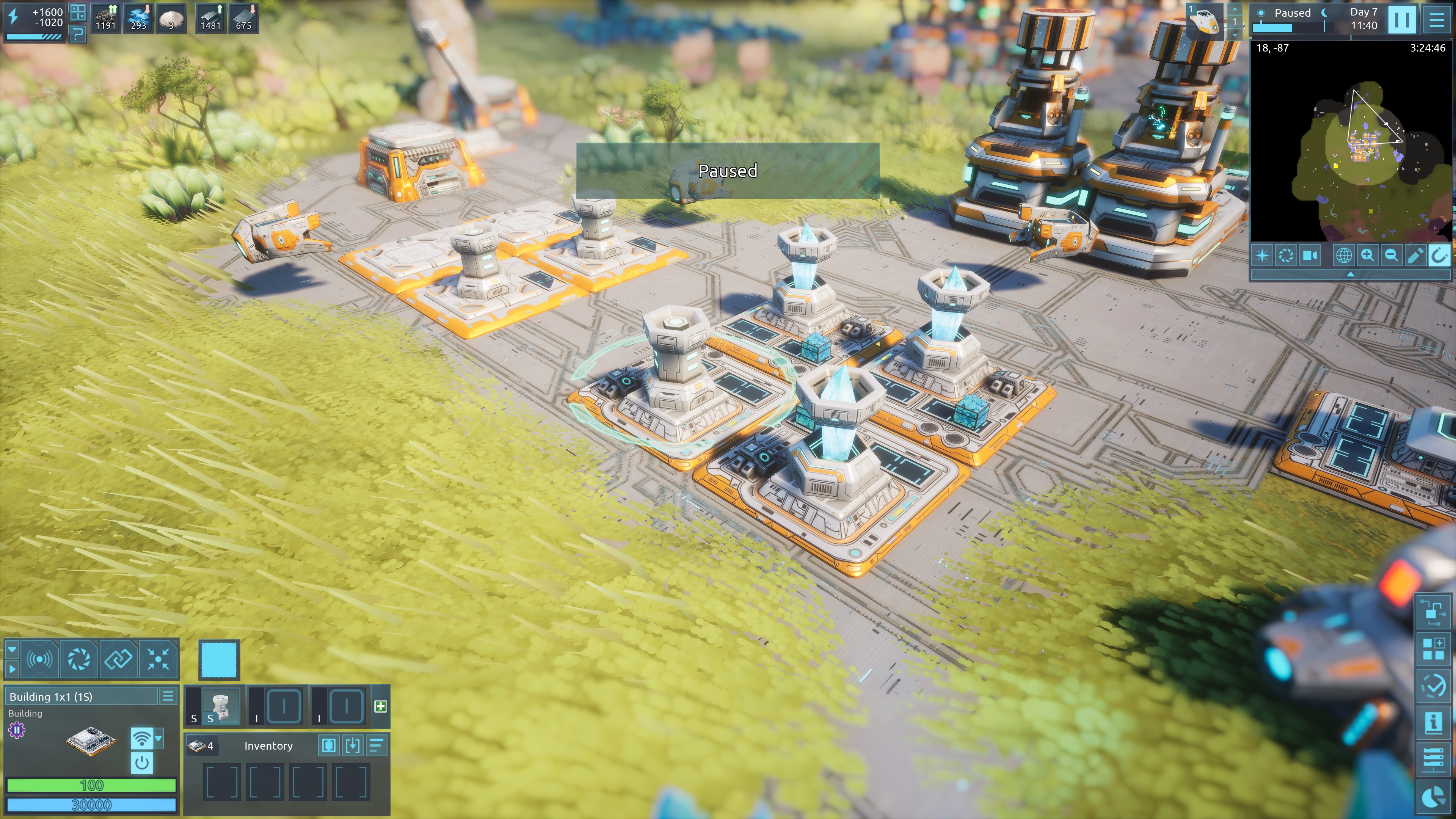Toggle the video camera minimap button
This screenshot has height=819, width=1456.
tap(1310, 256)
